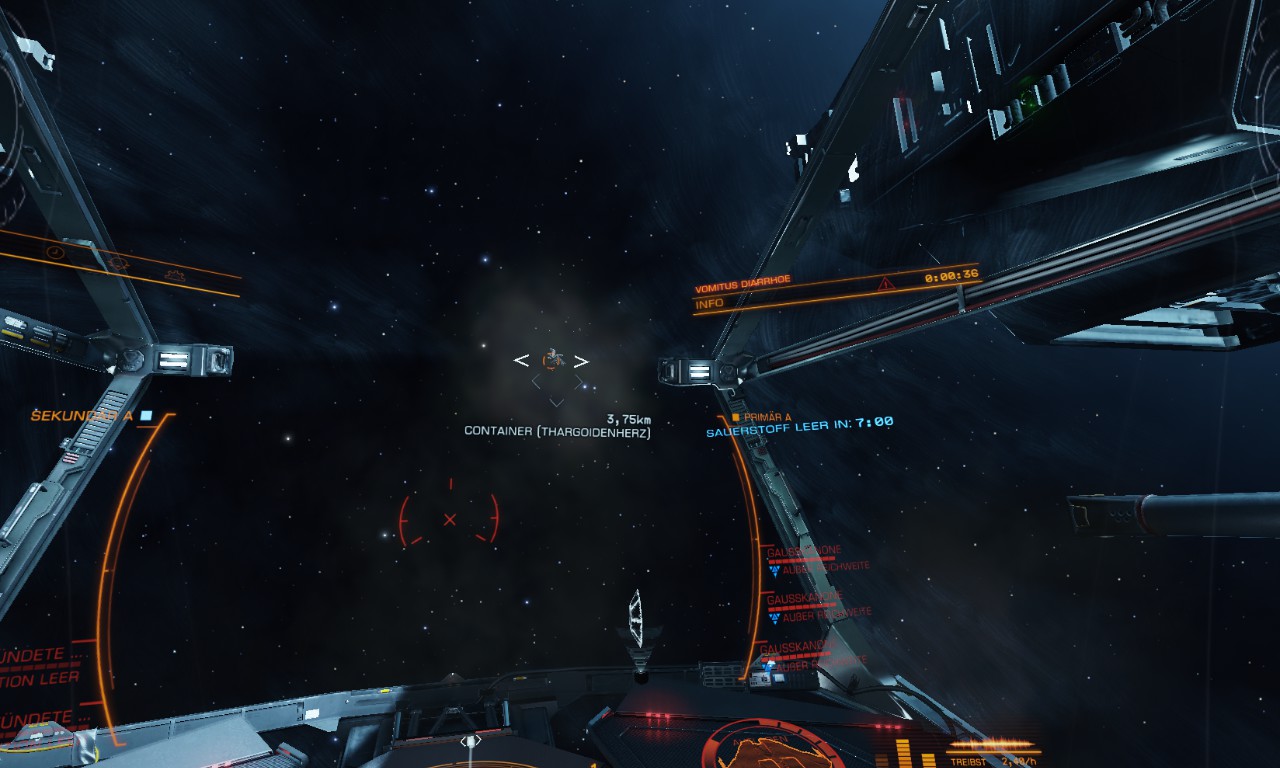
Task: Click the clock icon on the left panel
Action: click(x=56, y=252)
